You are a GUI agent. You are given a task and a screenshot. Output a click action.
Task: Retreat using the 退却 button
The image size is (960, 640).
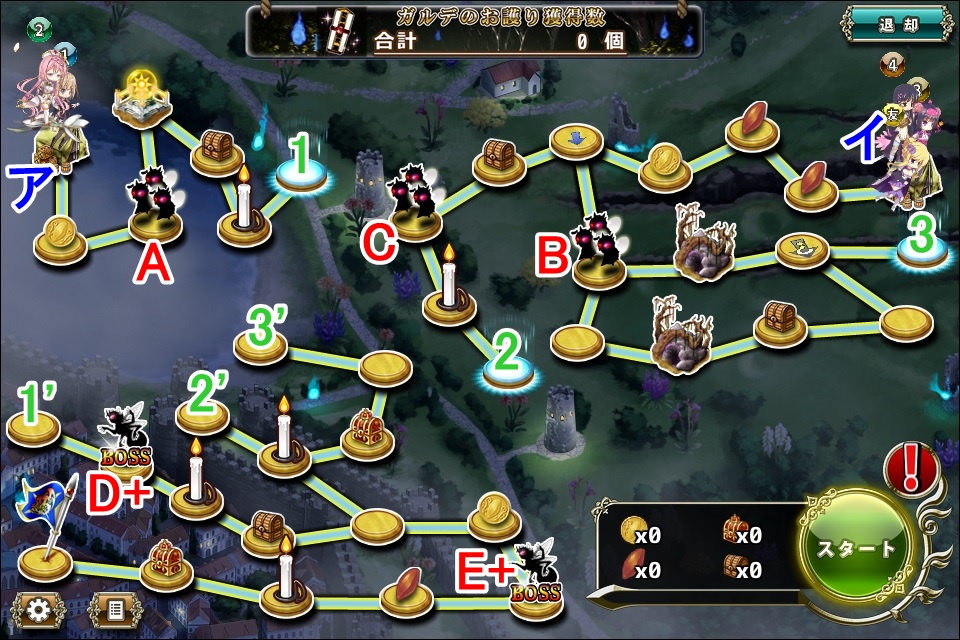894,25
